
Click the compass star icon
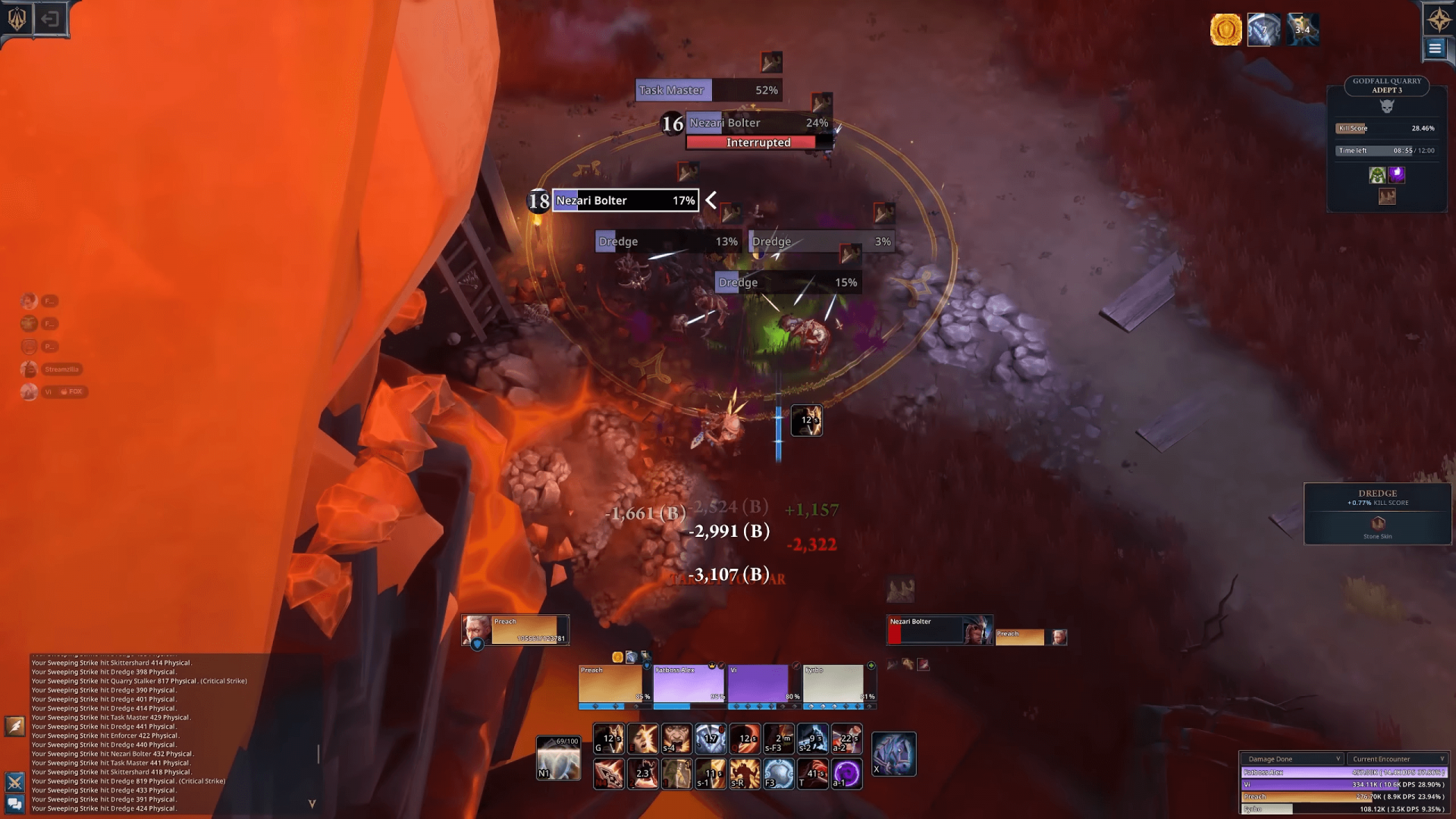(x=1439, y=18)
